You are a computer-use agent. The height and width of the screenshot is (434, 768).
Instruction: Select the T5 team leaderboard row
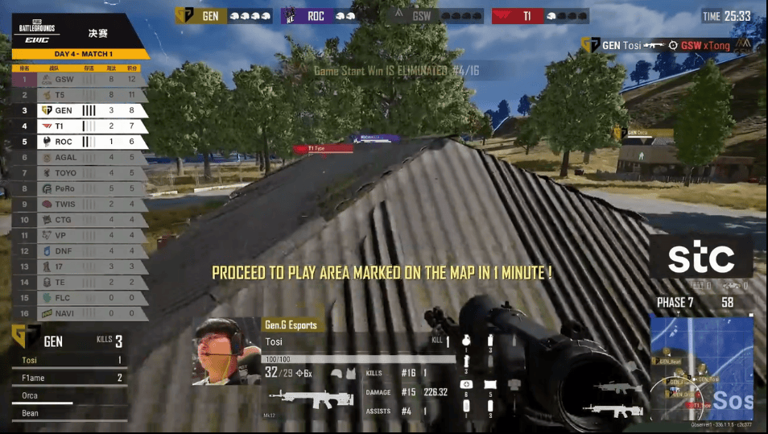[x=79, y=95]
